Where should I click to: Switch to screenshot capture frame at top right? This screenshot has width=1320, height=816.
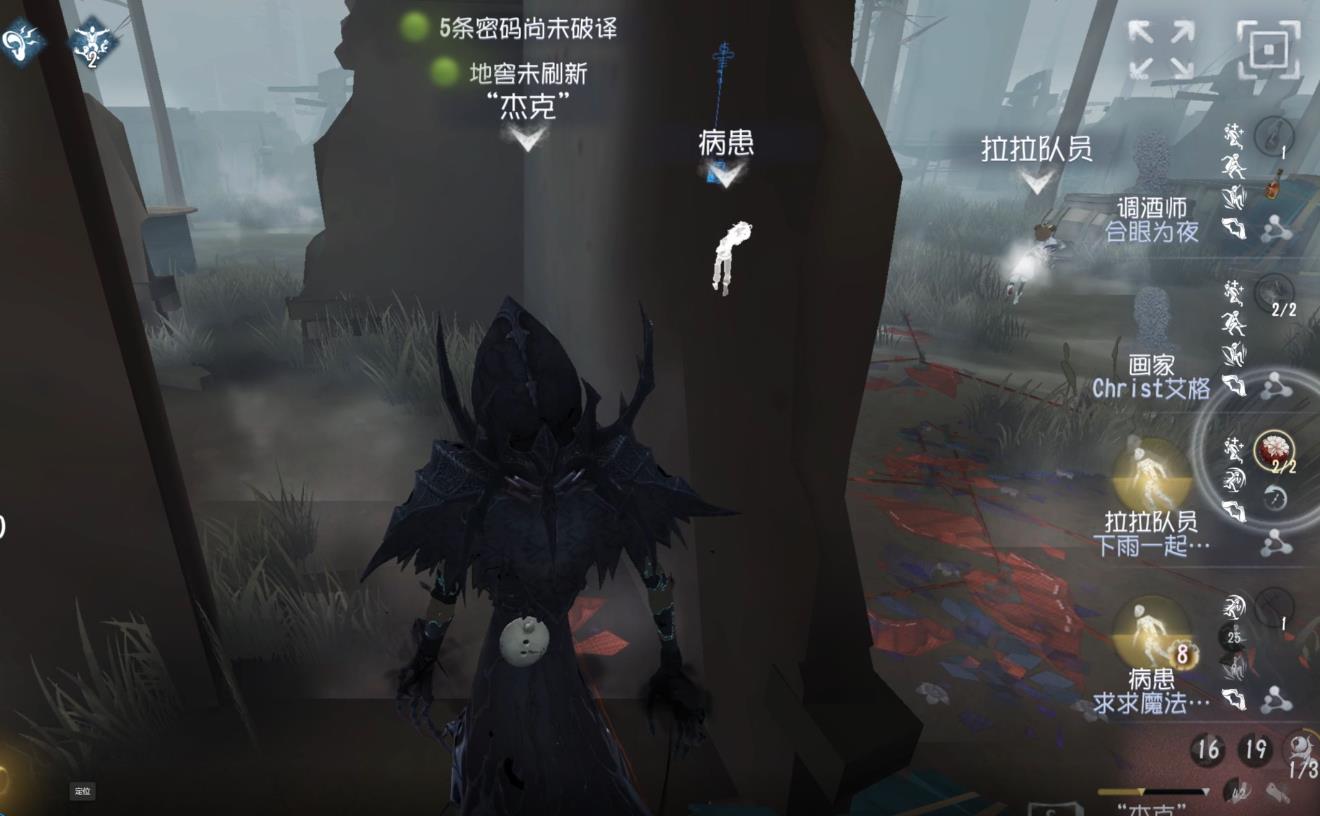click(x=1269, y=49)
